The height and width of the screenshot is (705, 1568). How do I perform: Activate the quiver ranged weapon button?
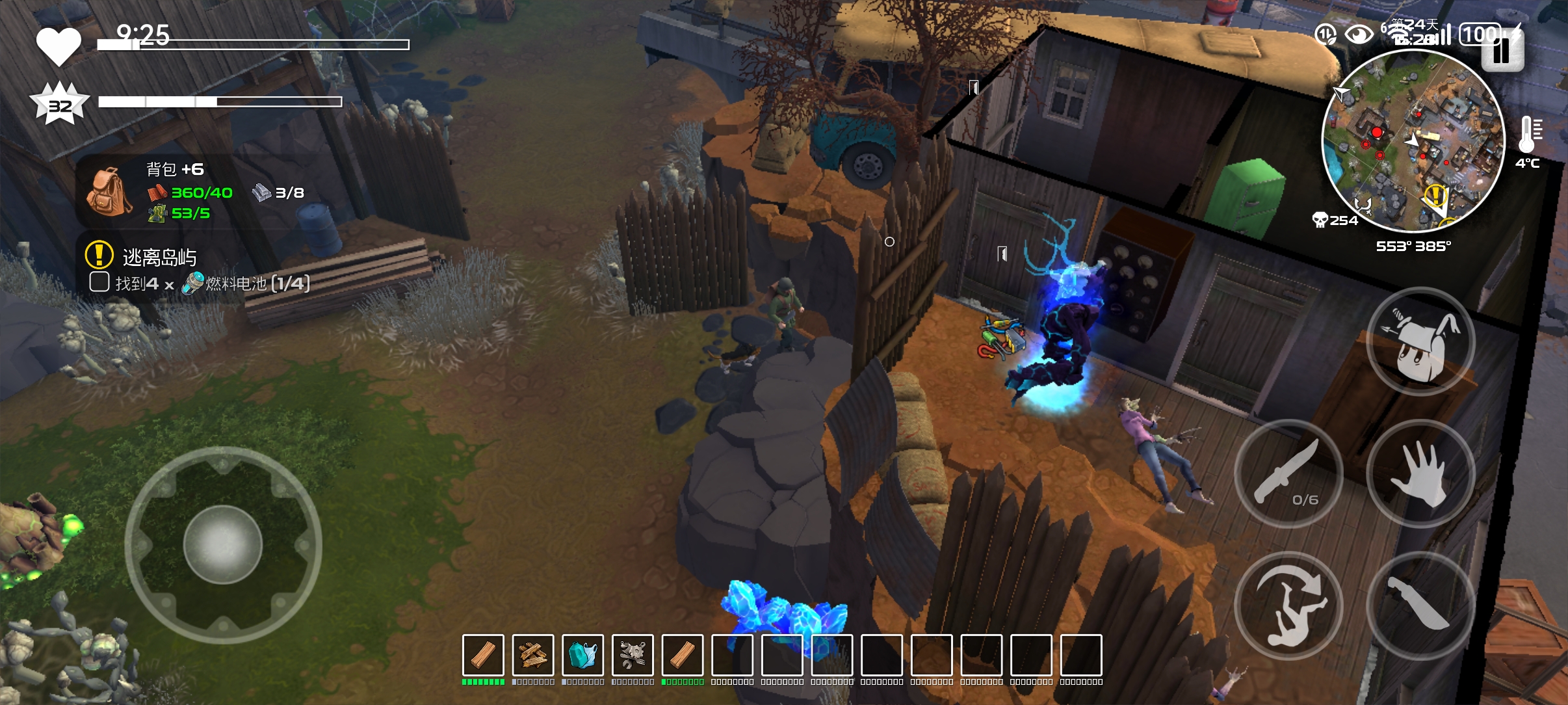coord(1420,342)
